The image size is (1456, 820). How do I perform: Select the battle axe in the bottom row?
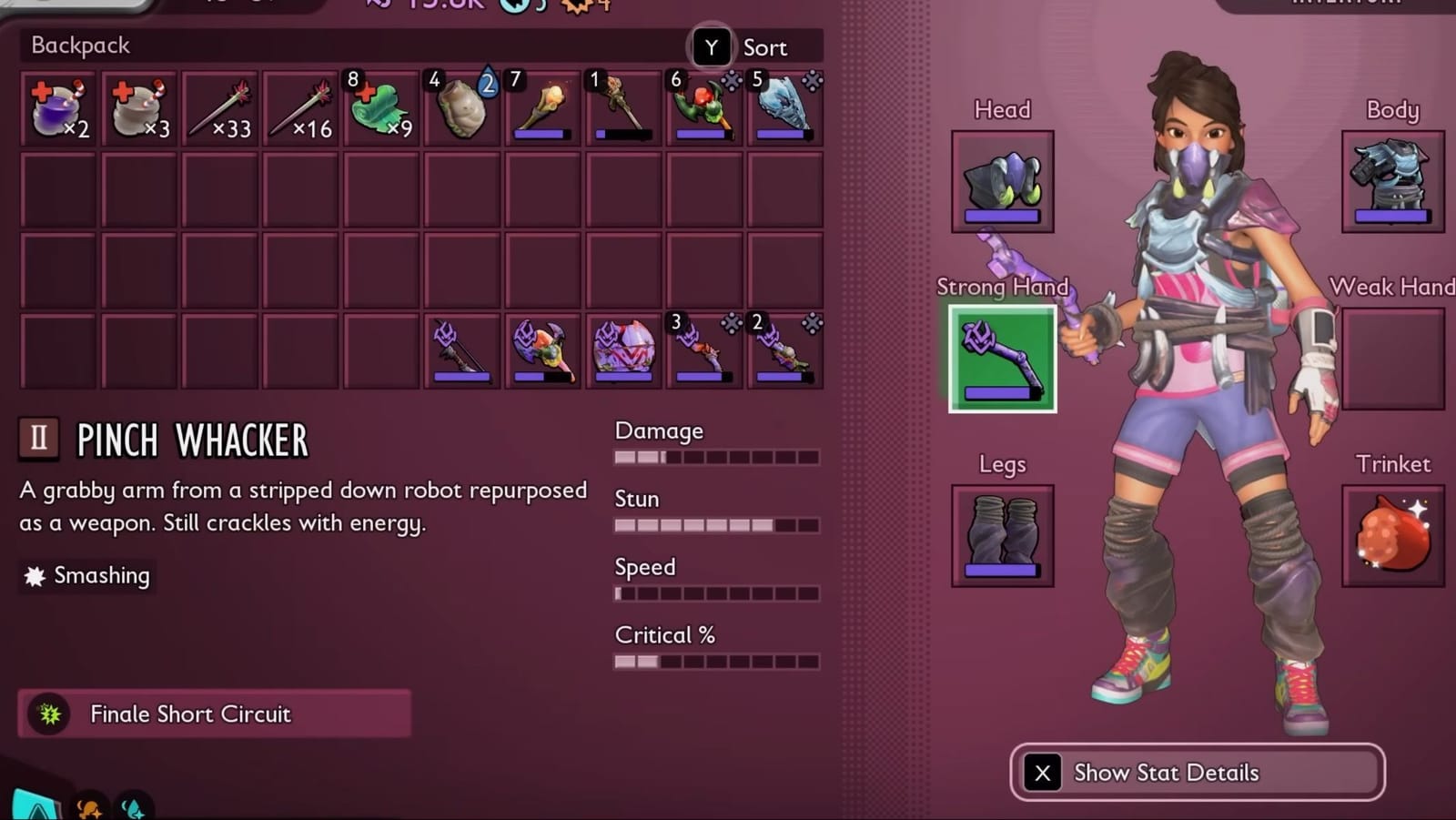point(541,350)
